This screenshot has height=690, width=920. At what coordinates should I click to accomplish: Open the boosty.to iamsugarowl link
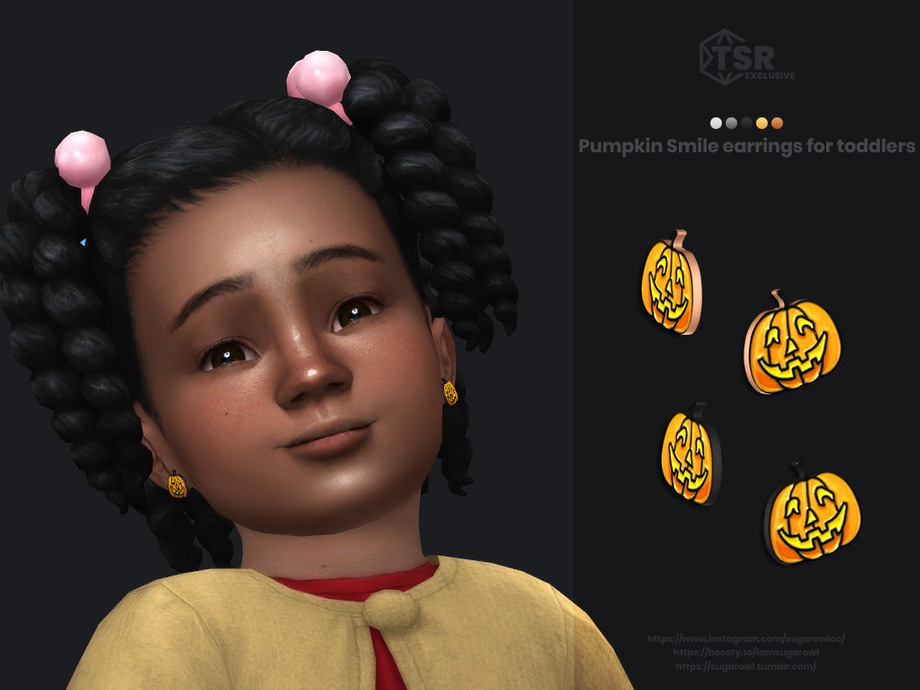click(746, 652)
